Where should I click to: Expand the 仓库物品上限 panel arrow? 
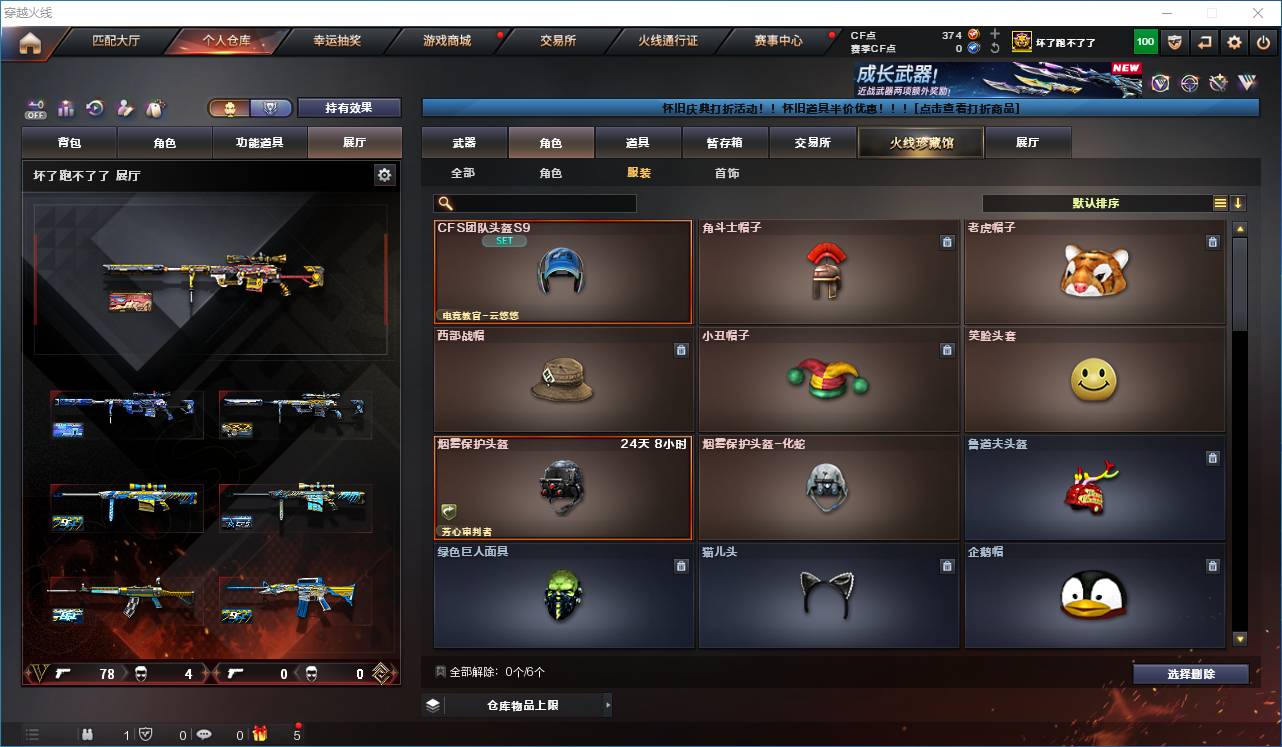[608, 704]
